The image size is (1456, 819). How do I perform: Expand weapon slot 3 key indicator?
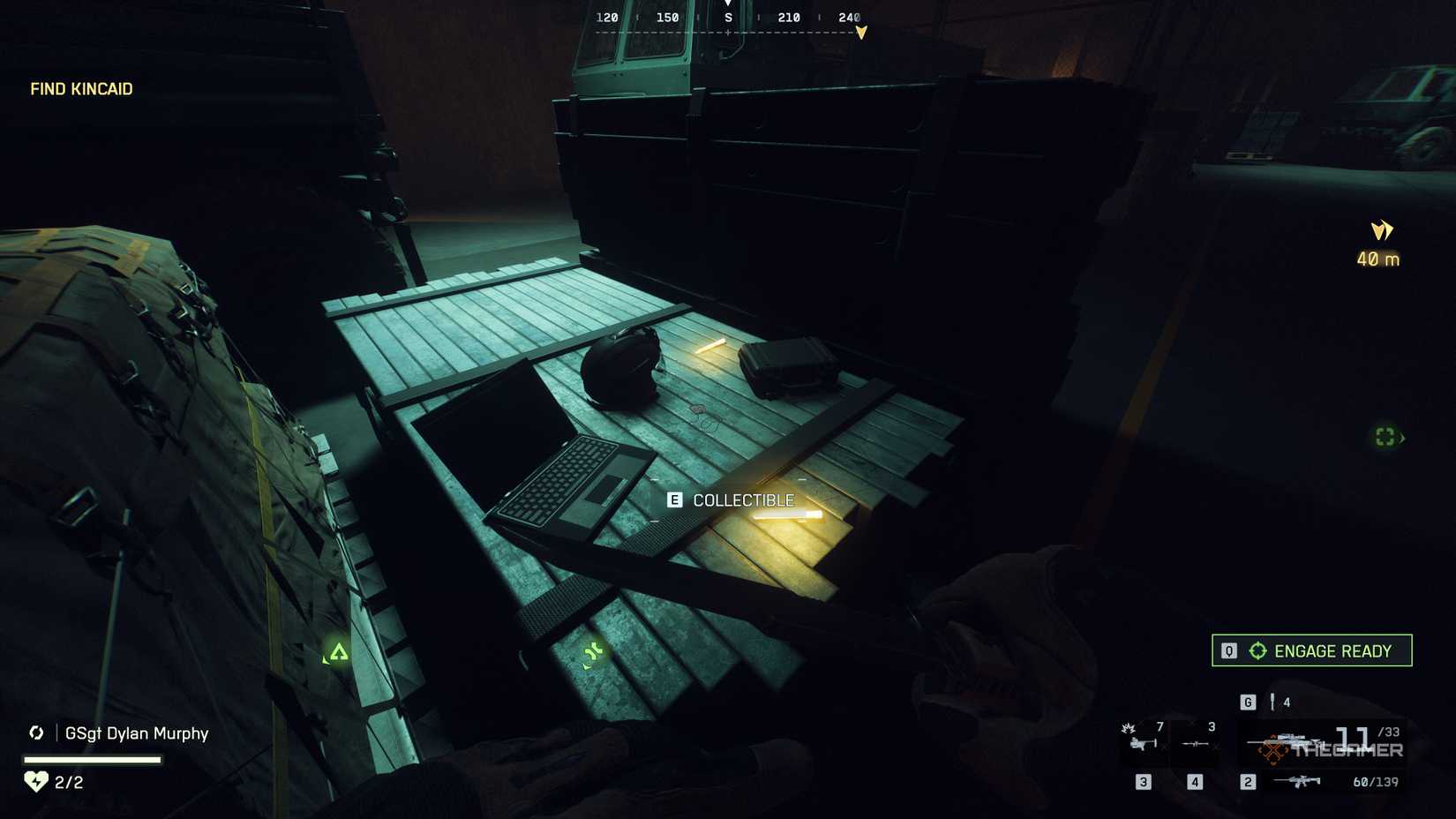[x=1143, y=782]
